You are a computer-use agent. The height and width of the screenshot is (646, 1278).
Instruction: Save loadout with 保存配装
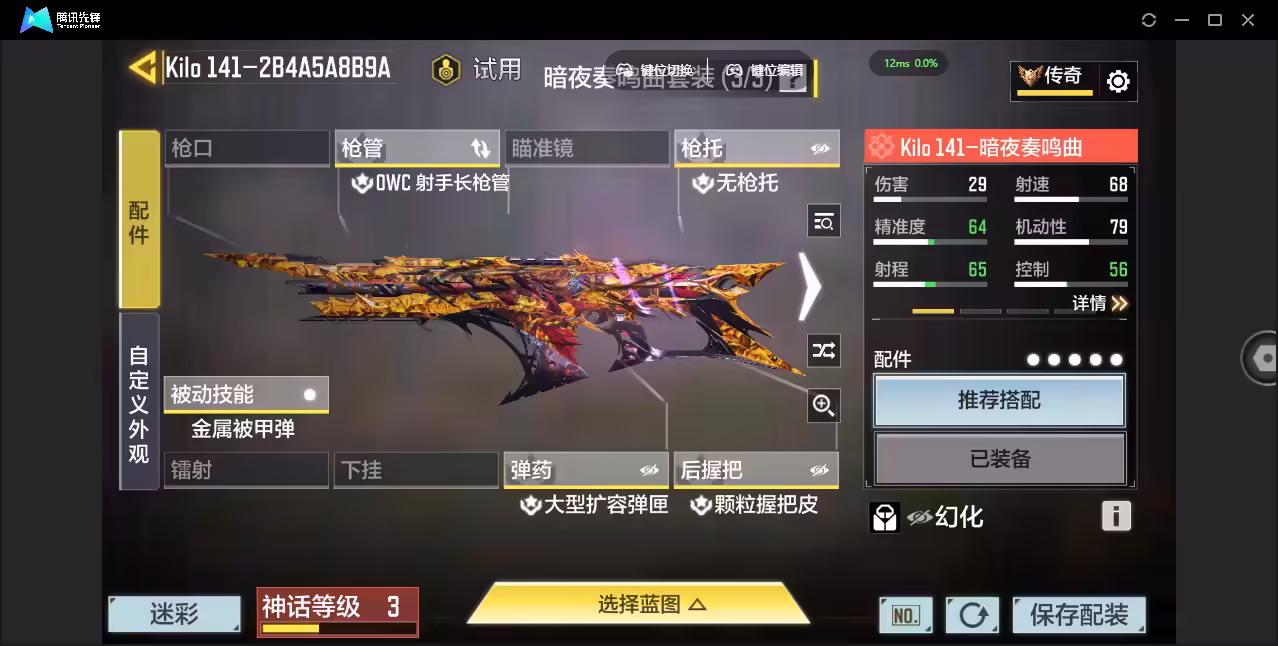[1079, 614]
